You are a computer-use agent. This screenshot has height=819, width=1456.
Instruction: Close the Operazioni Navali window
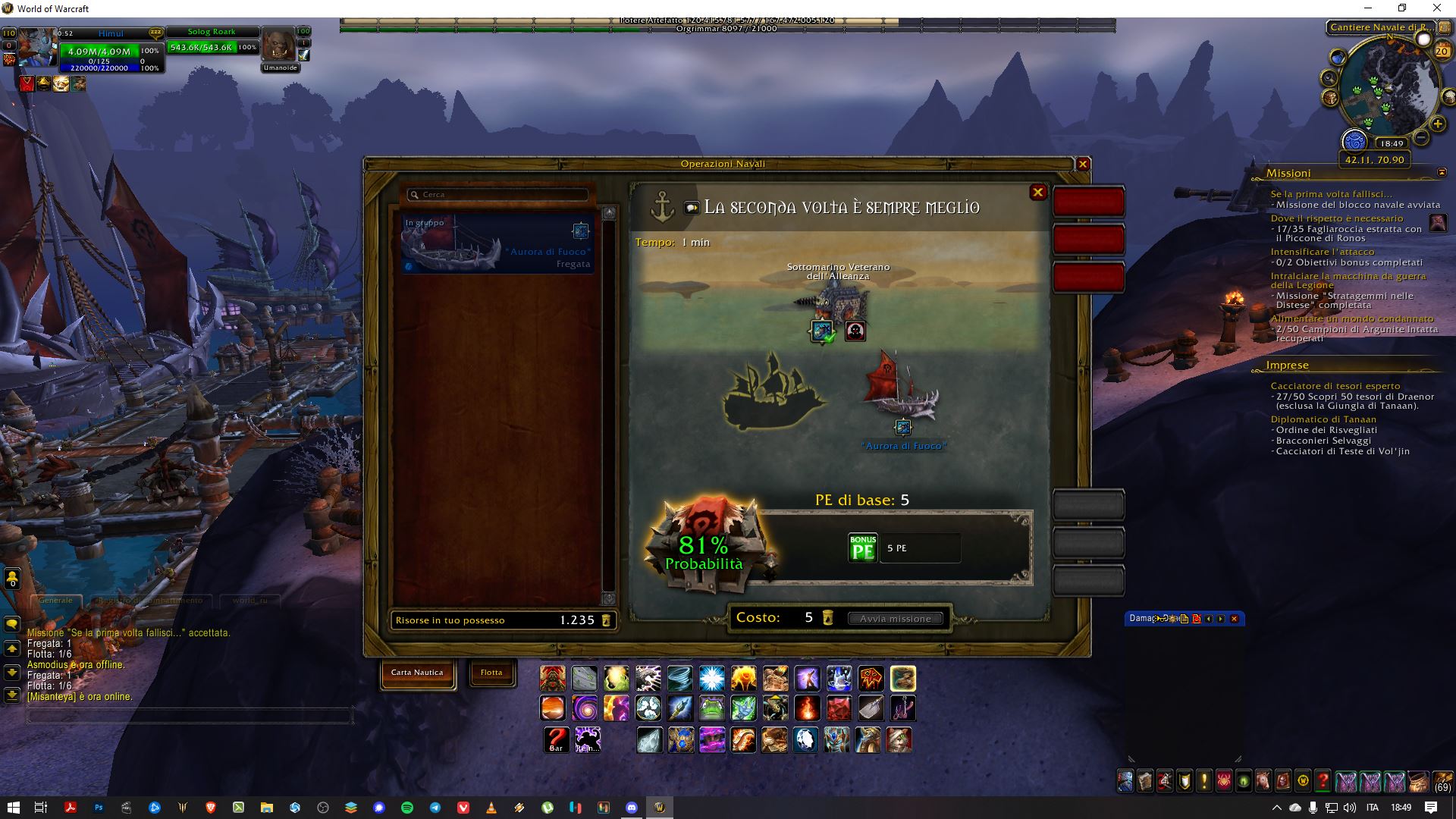coord(1083,164)
